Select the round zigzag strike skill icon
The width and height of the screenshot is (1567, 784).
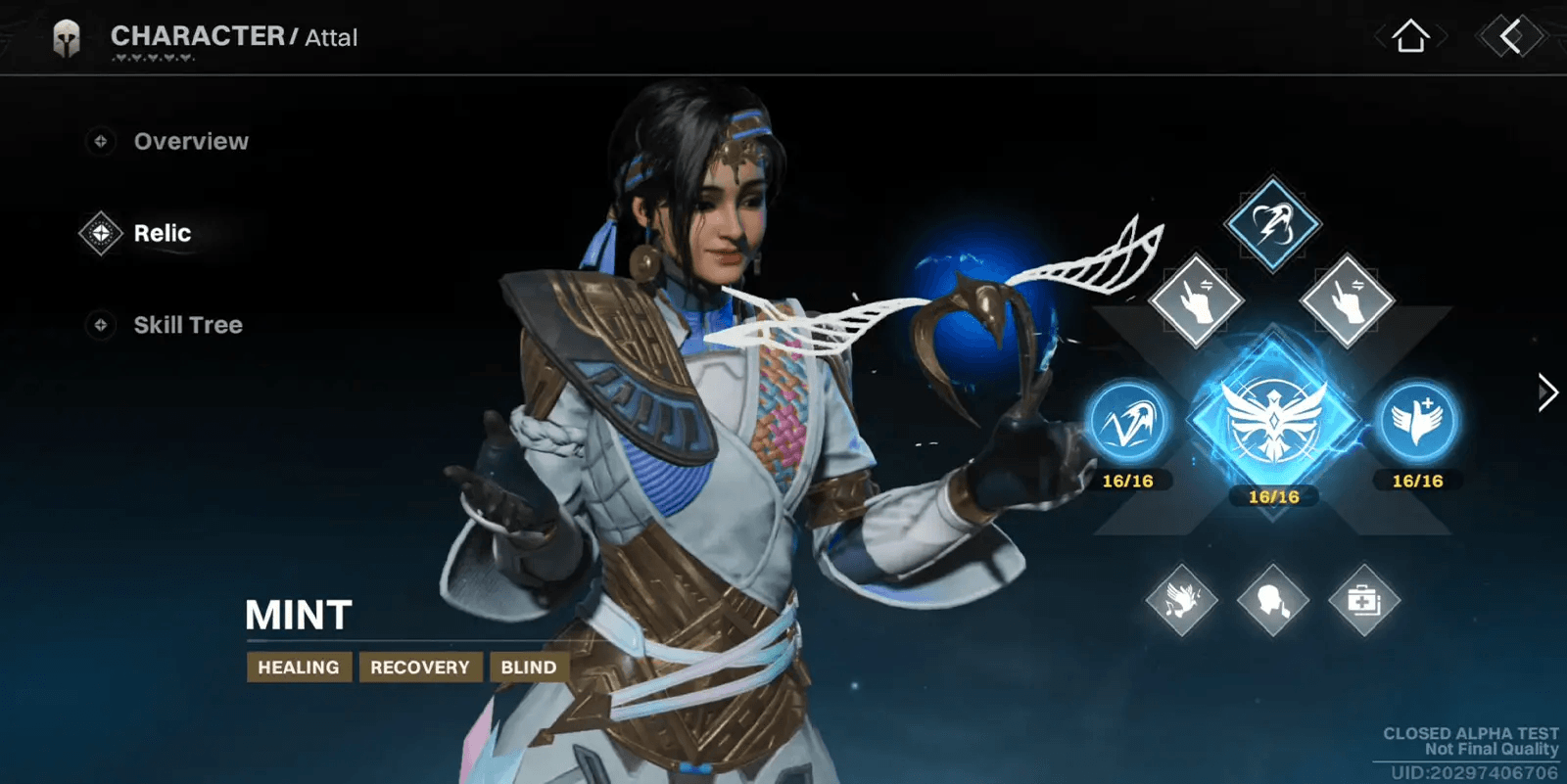[1128, 422]
